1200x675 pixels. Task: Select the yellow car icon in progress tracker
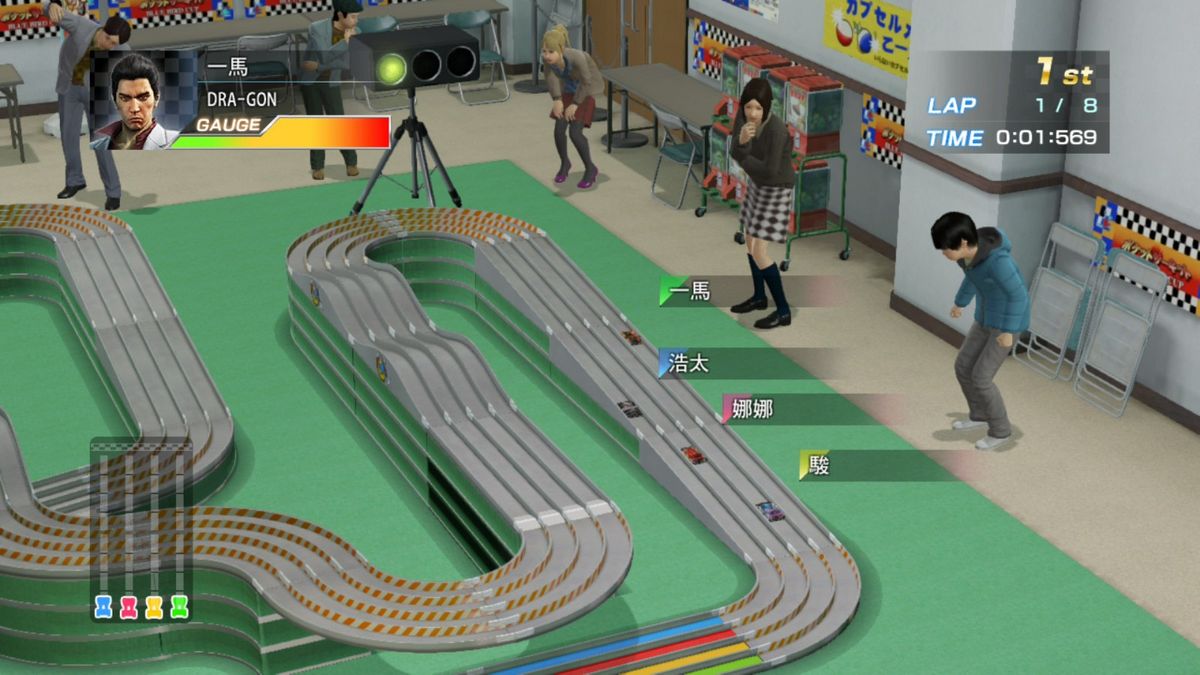(x=154, y=607)
